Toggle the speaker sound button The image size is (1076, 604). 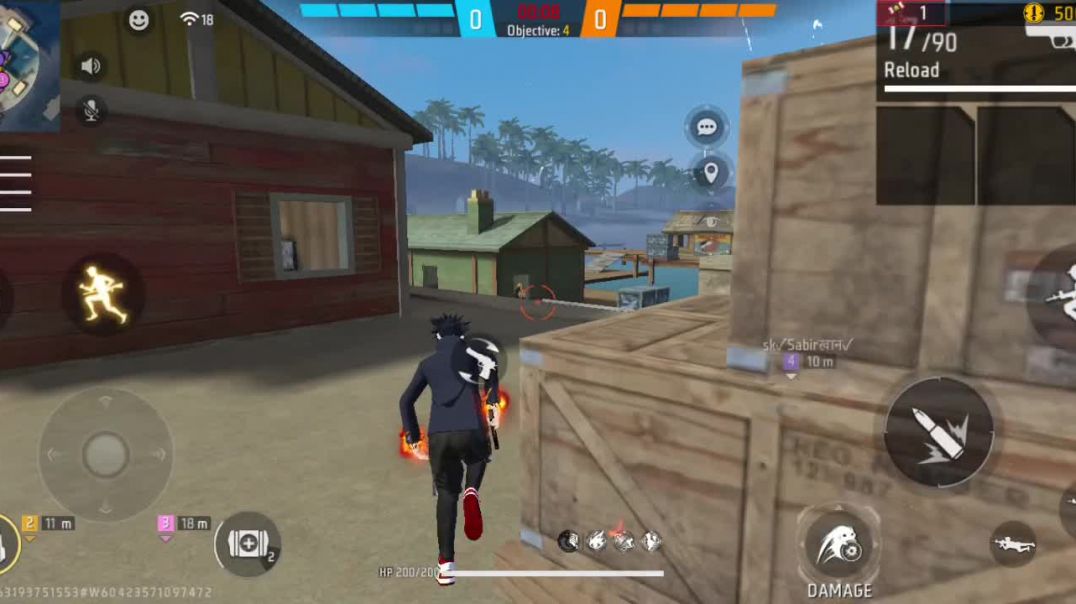click(91, 66)
